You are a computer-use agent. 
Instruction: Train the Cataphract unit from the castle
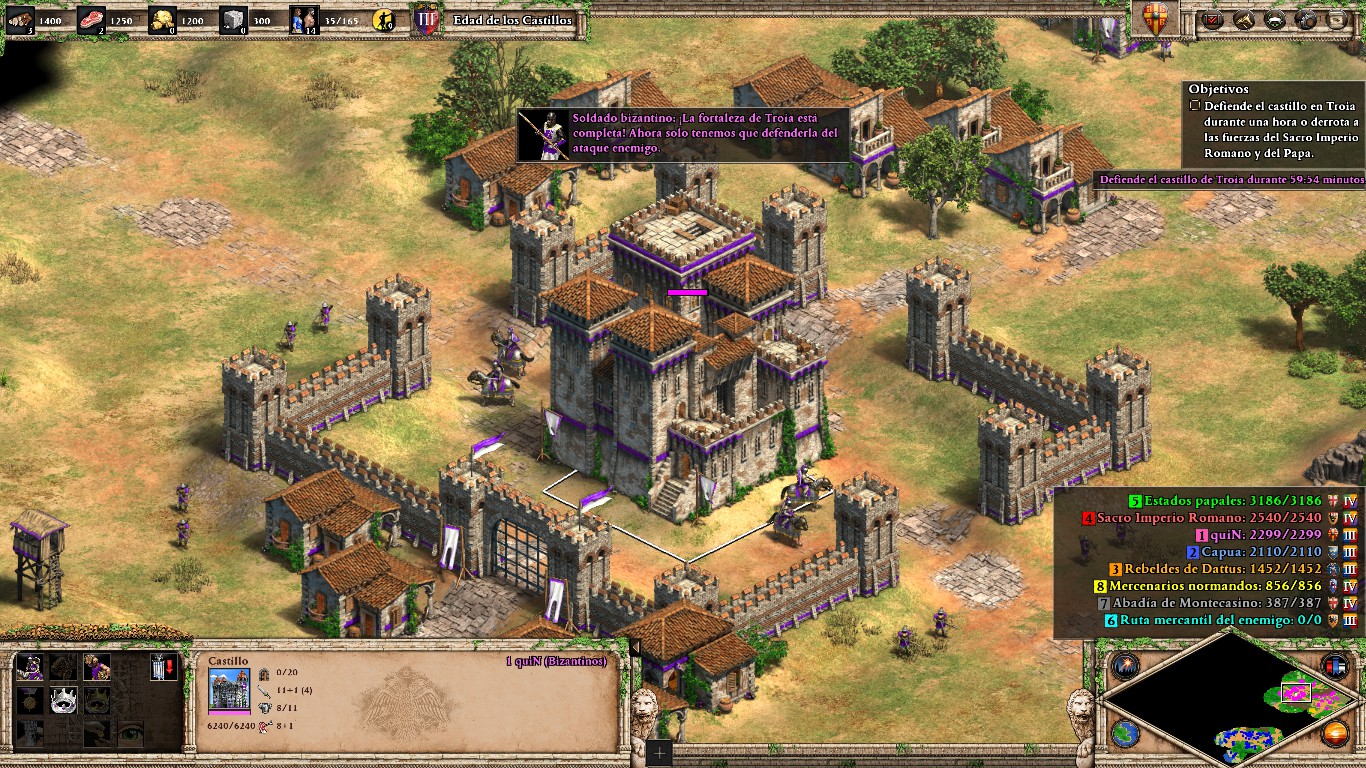tap(29, 667)
